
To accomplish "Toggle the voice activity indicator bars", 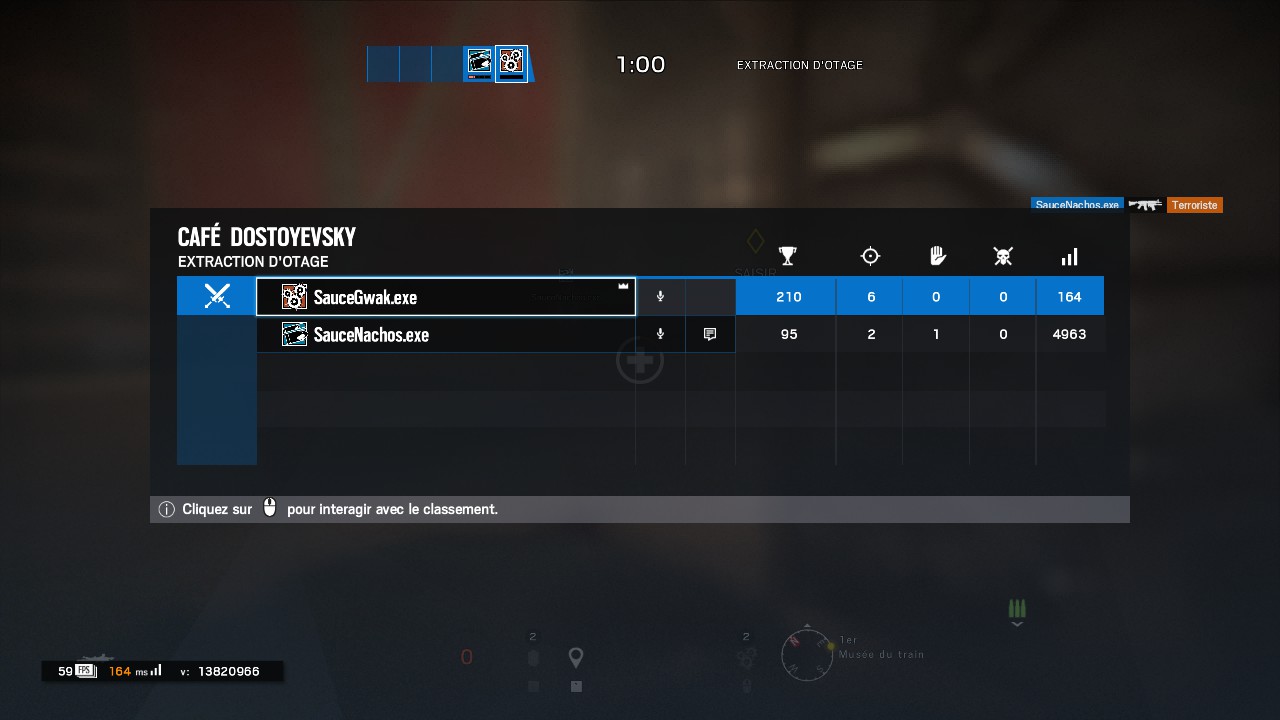I will click(x=1017, y=610).
